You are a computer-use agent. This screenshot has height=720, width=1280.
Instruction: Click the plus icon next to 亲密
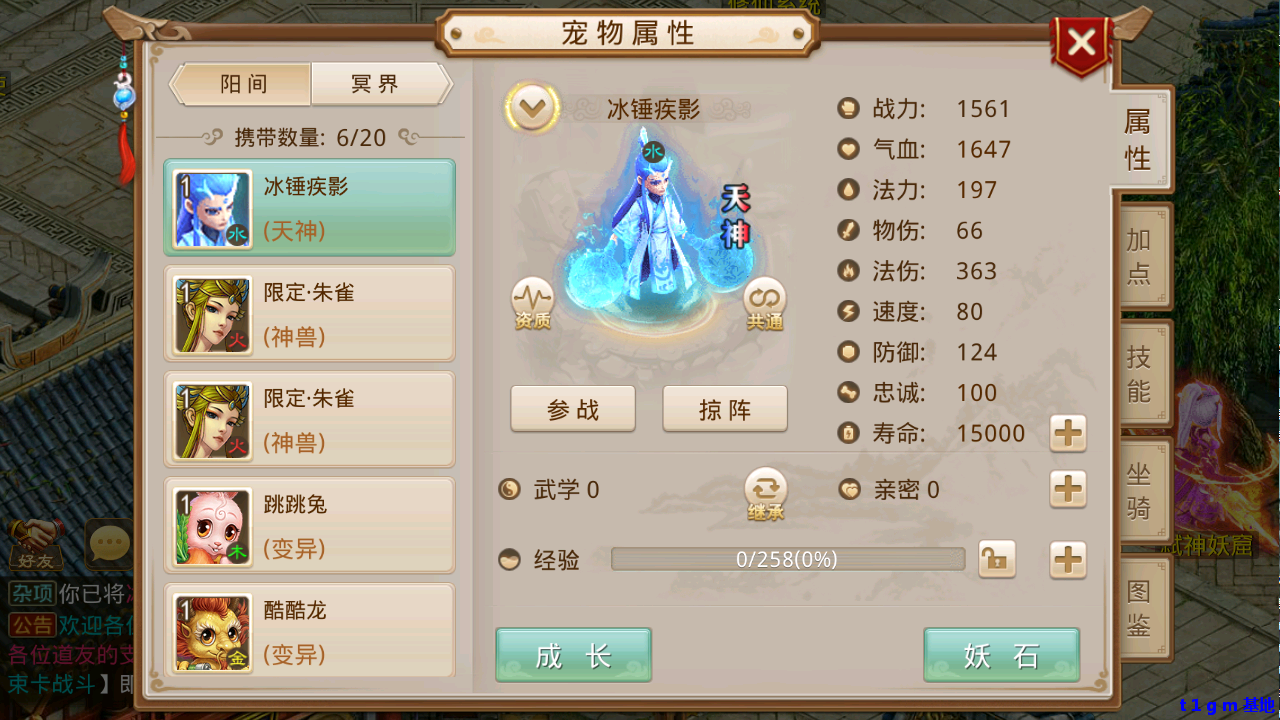[x=1068, y=490]
